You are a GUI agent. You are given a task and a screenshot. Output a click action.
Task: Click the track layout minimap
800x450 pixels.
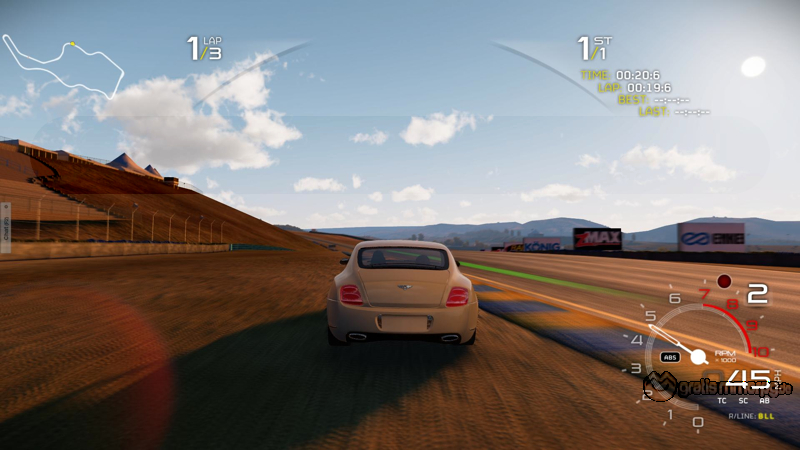click(62, 66)
